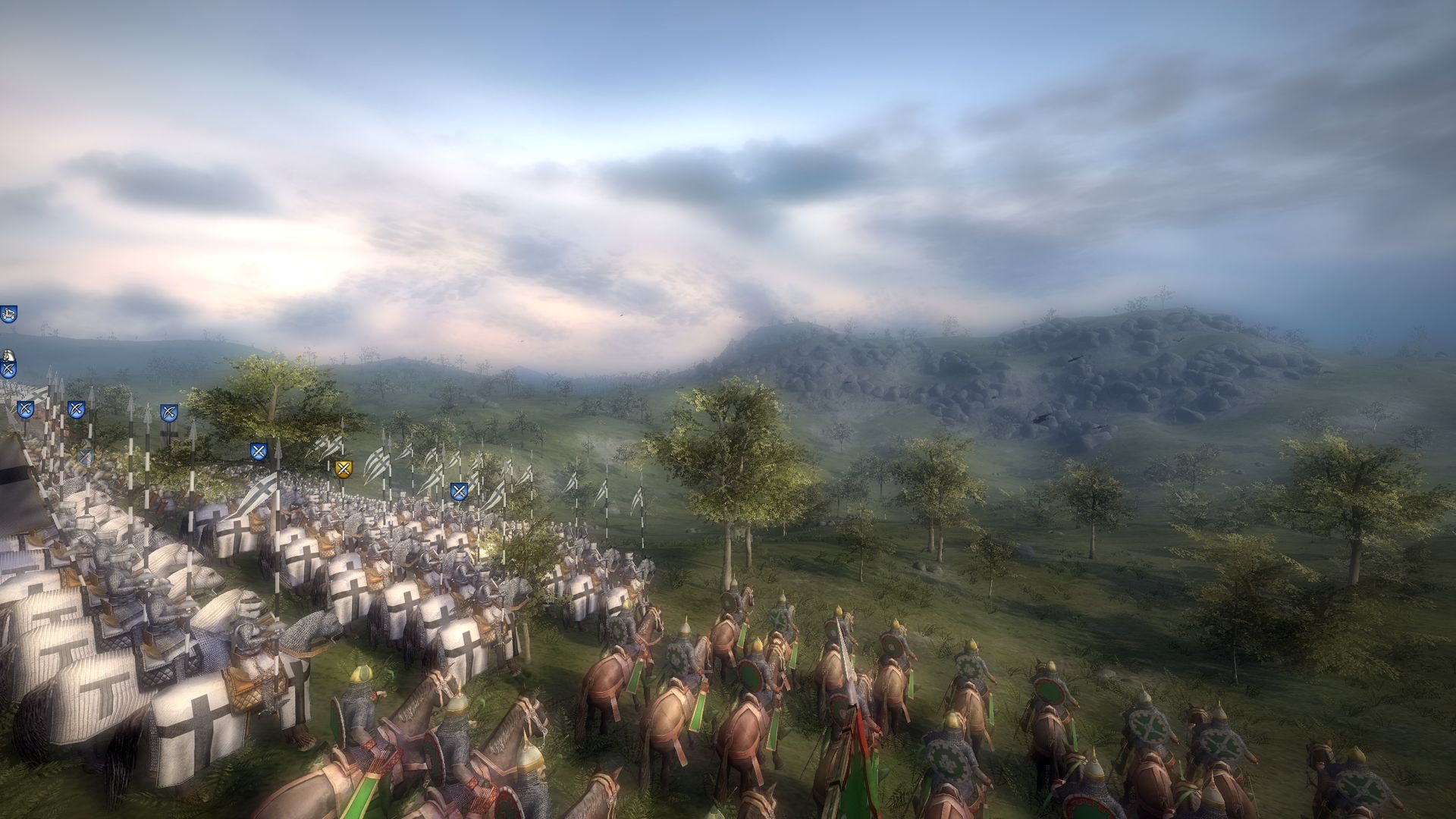This screenshot has height=819, width=1456.
Task: Click the white knight cavalry marker icon
Action: coord(8,355)
